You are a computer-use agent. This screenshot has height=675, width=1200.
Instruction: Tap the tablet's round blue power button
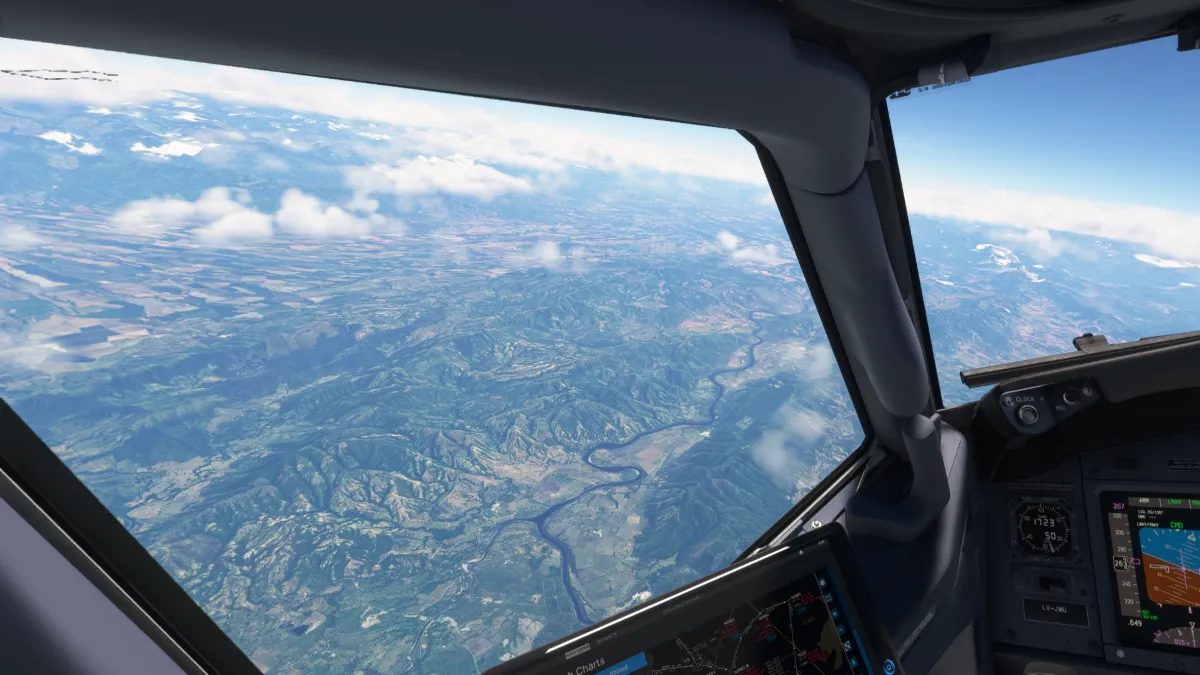[887, 667]
